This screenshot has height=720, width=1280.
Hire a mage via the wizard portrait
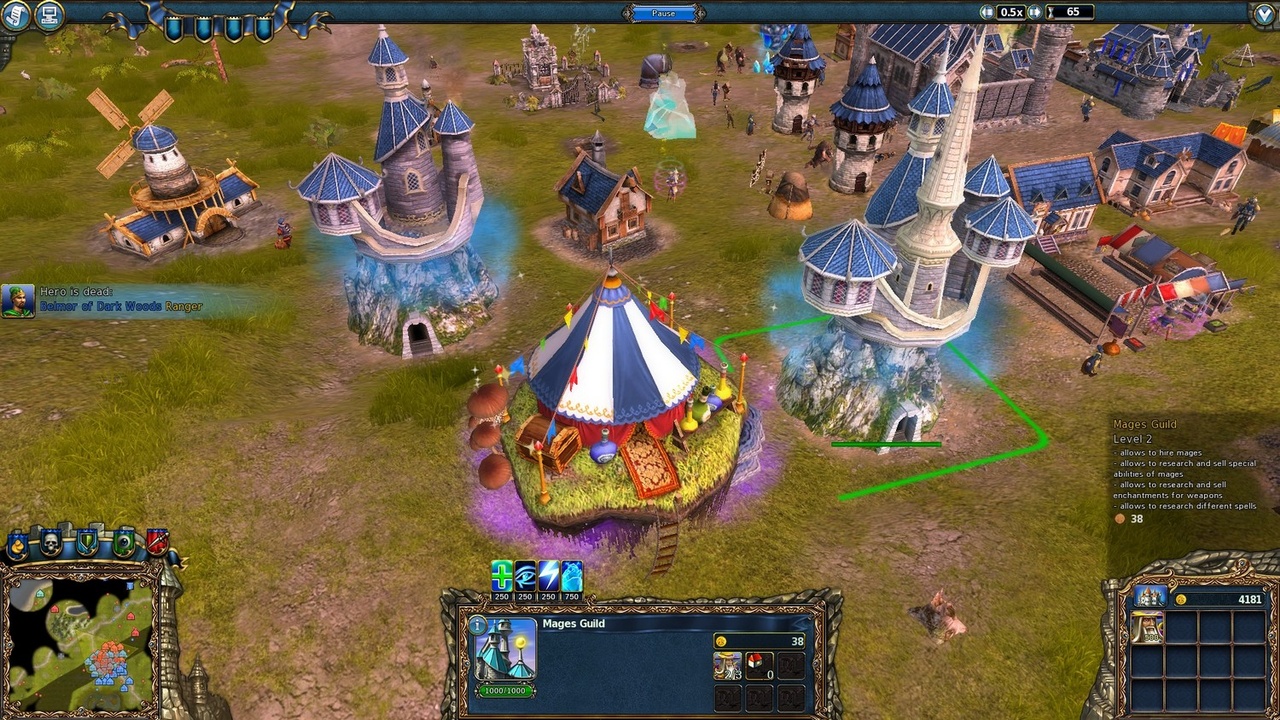click(x=727, y=666)
